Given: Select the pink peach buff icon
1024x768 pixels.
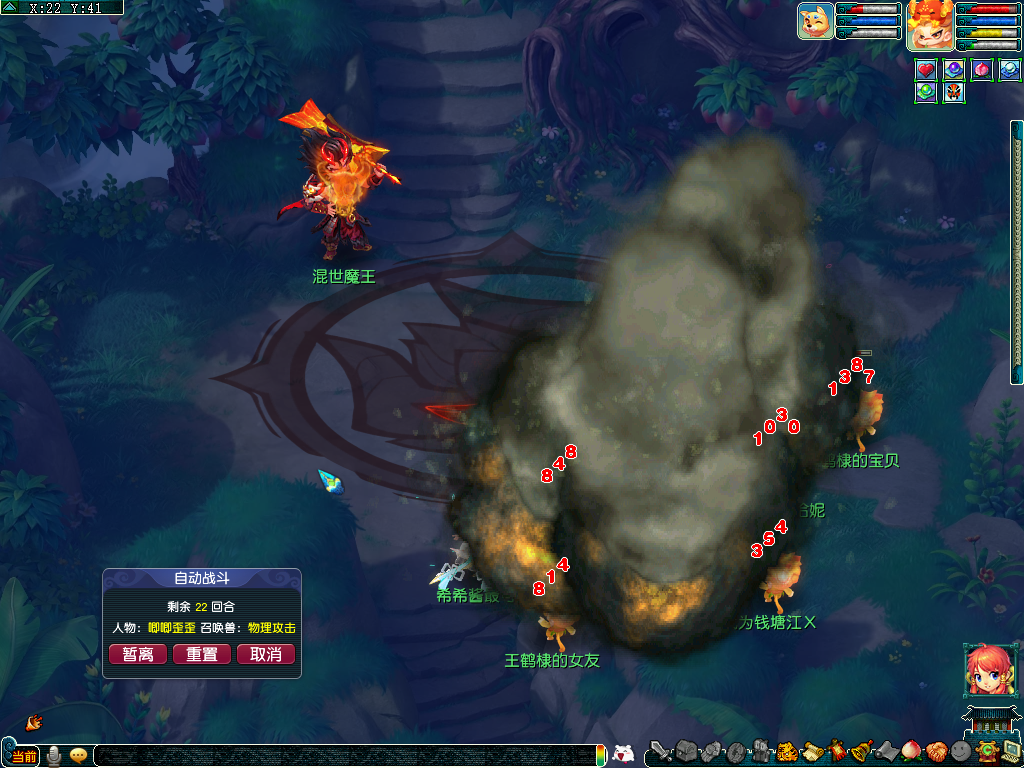Looking at the screenshot, I should 982,70.
